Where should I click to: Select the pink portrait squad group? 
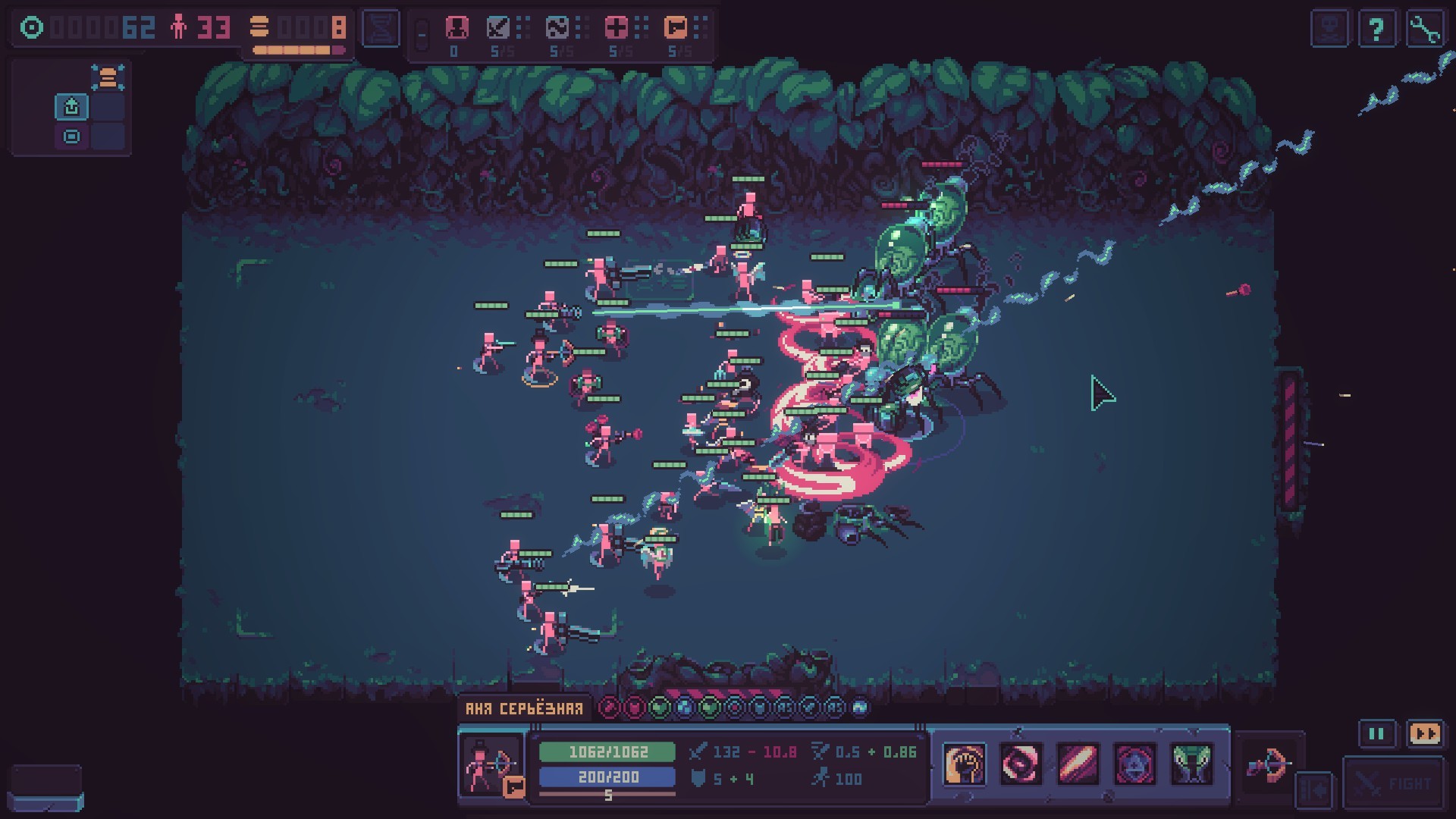(x=457, y=28)
